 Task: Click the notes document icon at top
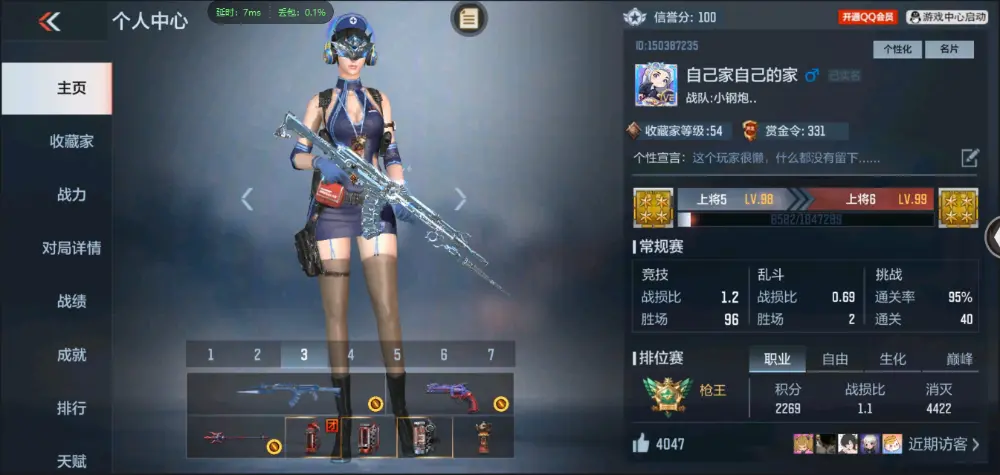tap(469, 18)
